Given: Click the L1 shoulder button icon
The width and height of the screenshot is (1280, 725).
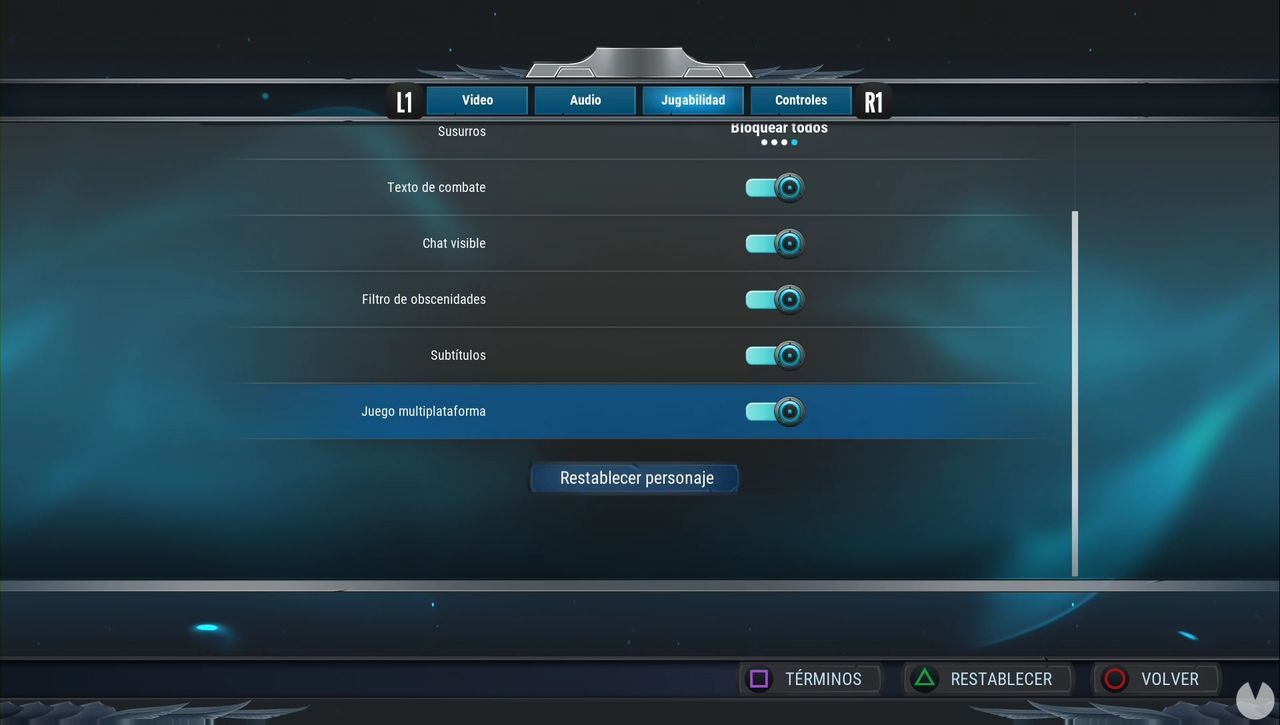Looking at the screenshot, I should (404, 100).
